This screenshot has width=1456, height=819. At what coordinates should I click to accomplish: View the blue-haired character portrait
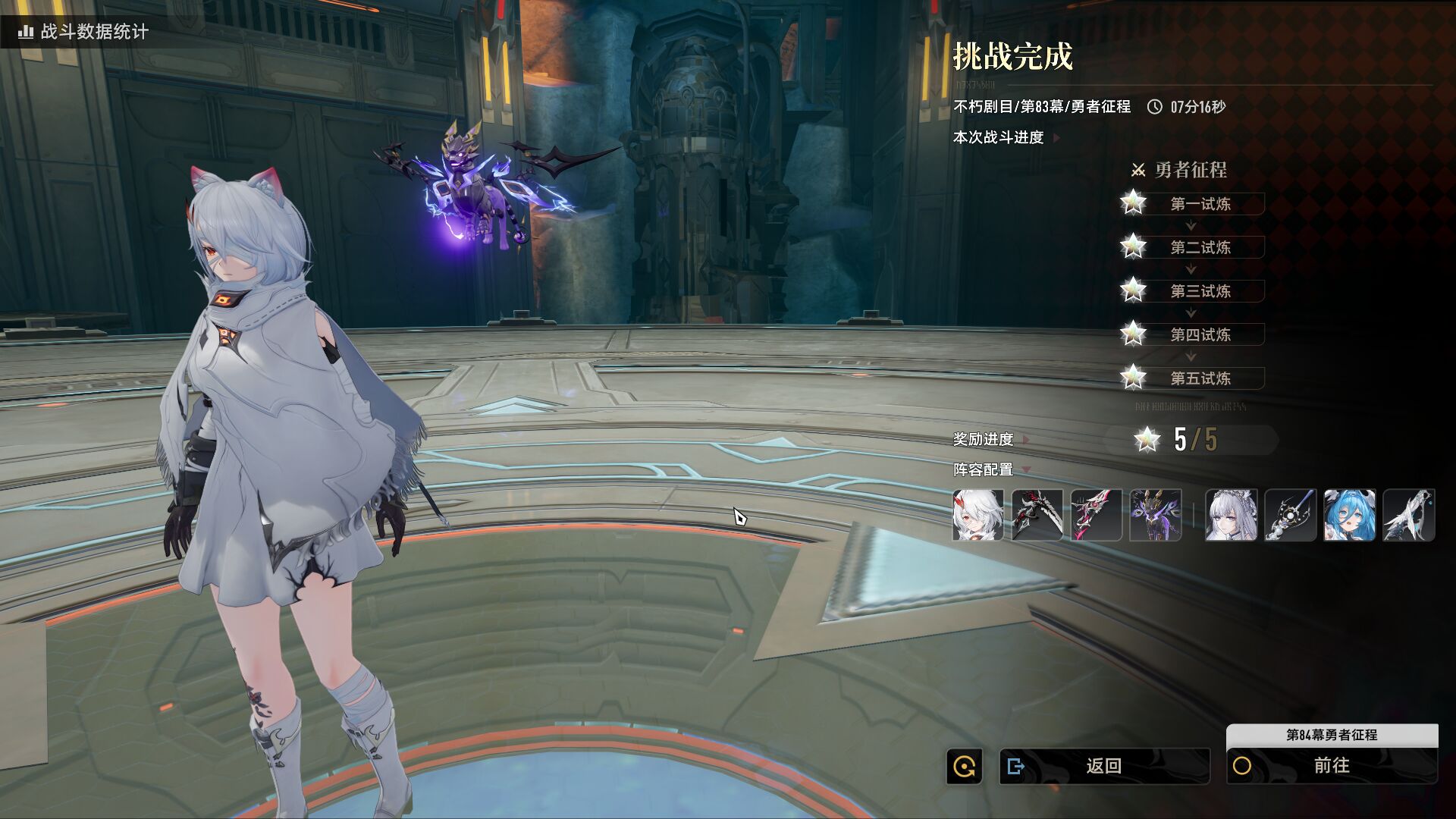[x=1349, y=515]
